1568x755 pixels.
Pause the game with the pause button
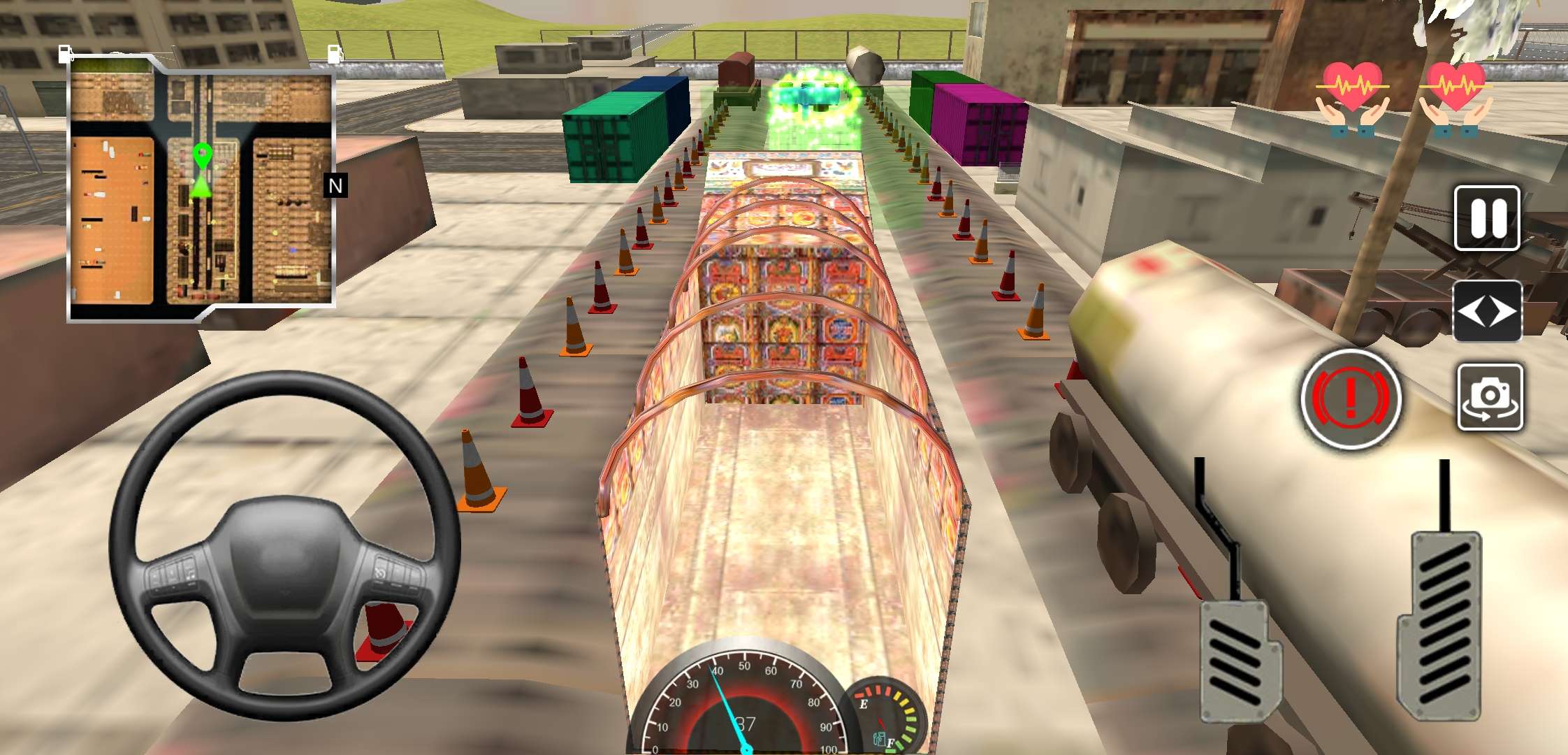coord(1487,218)
